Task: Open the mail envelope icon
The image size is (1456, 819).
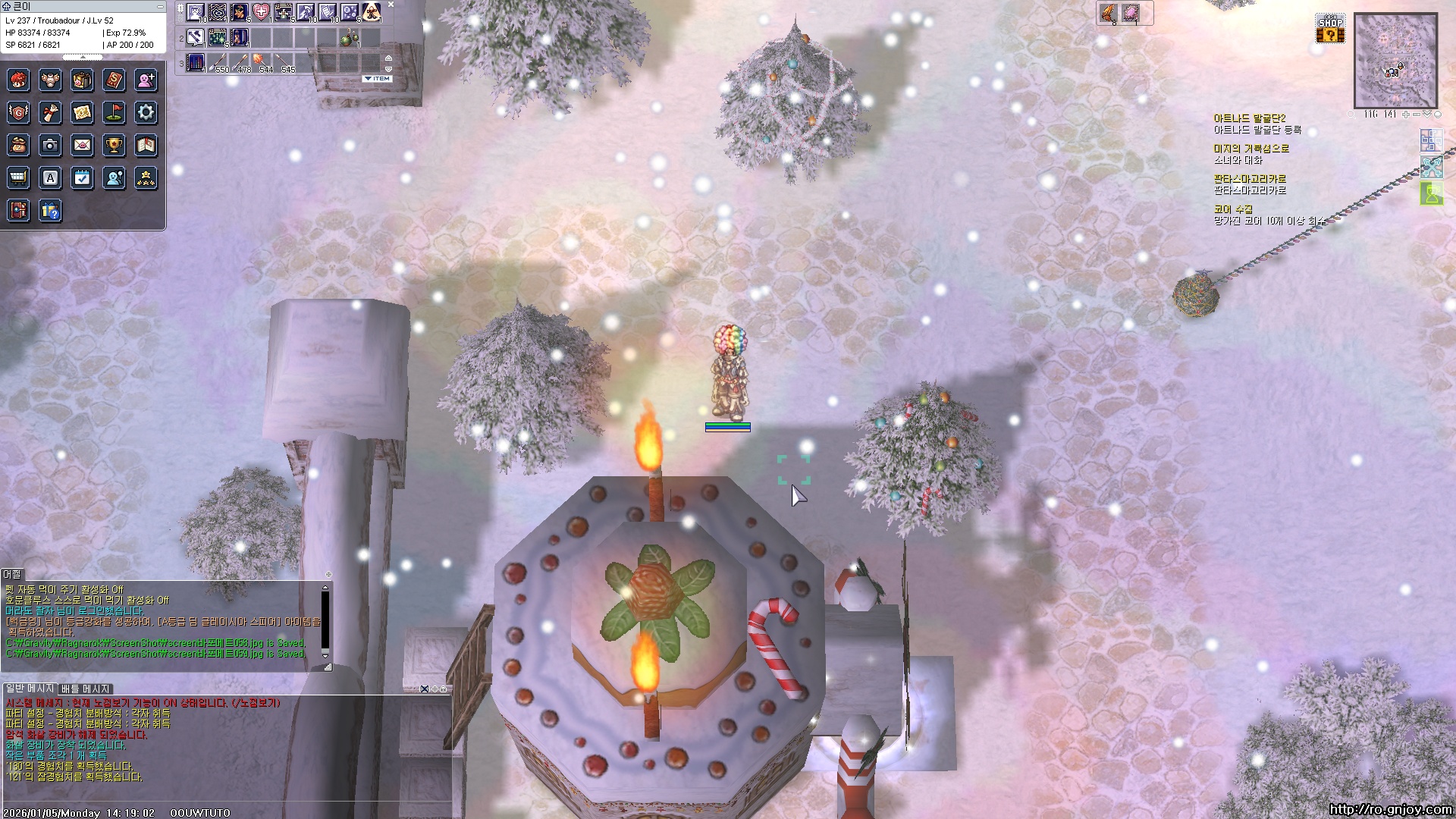Action: pos(82,145)
